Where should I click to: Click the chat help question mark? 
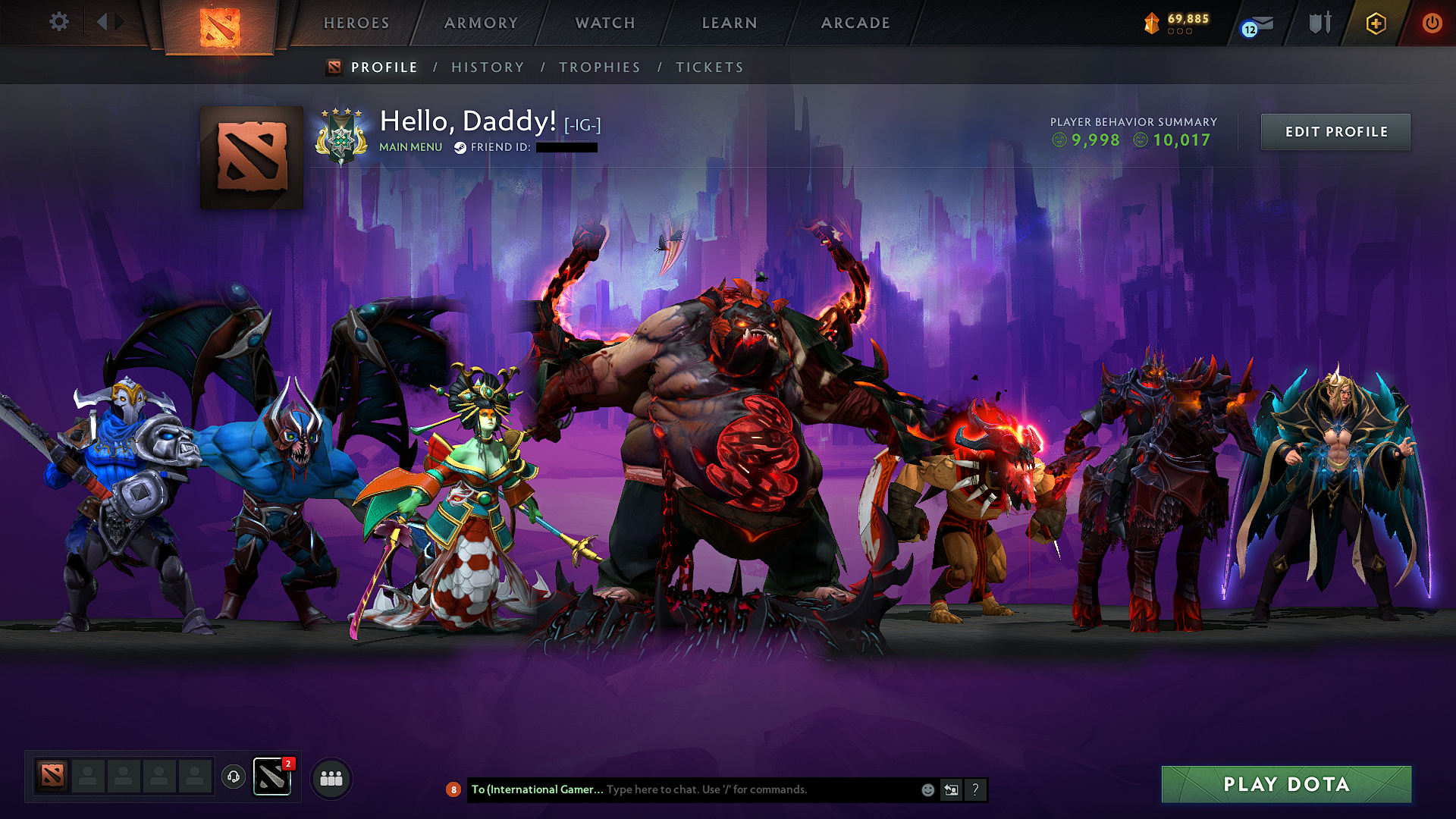[x=975, y=789]
